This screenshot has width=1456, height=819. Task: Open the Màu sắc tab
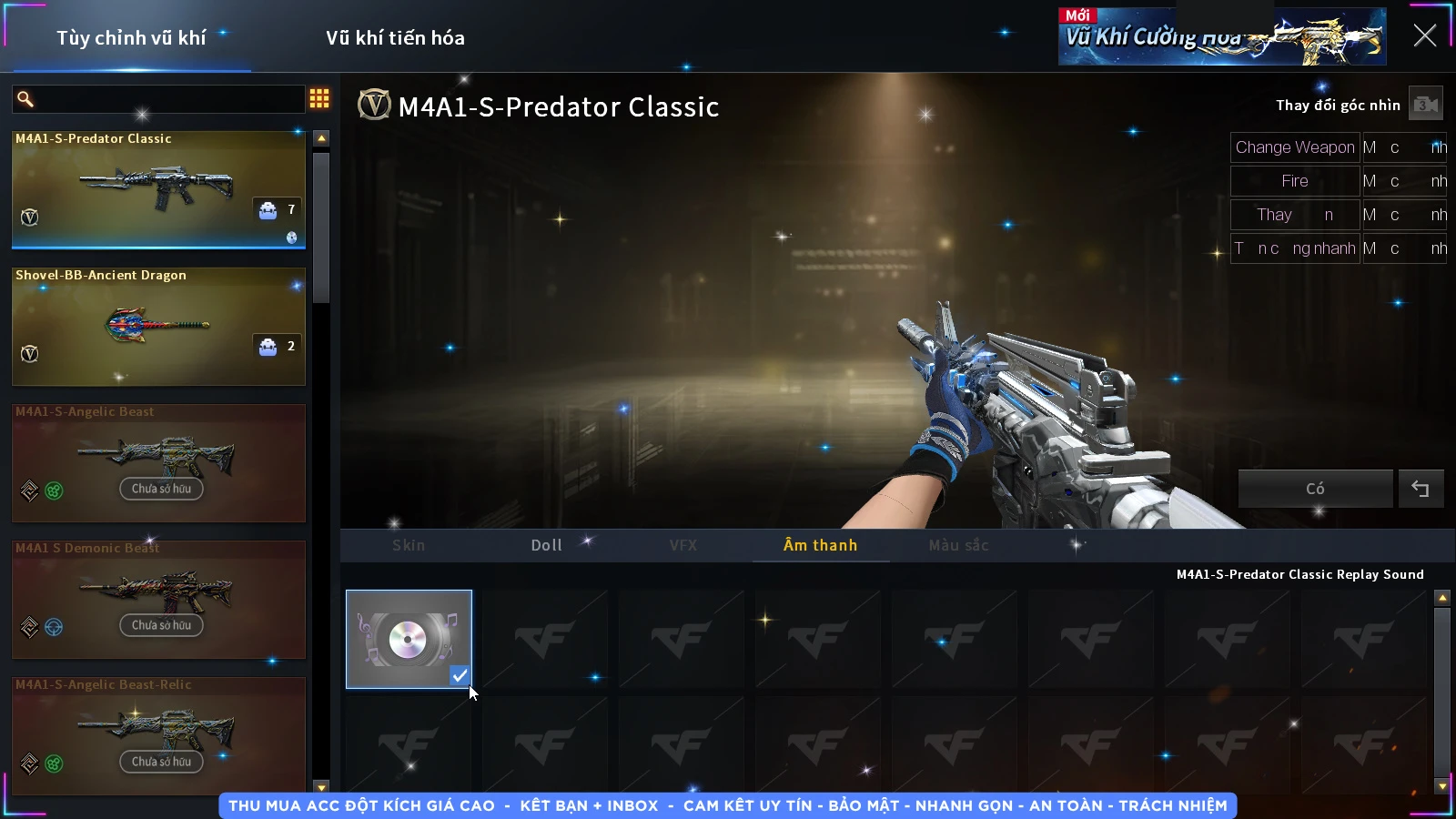958,545
